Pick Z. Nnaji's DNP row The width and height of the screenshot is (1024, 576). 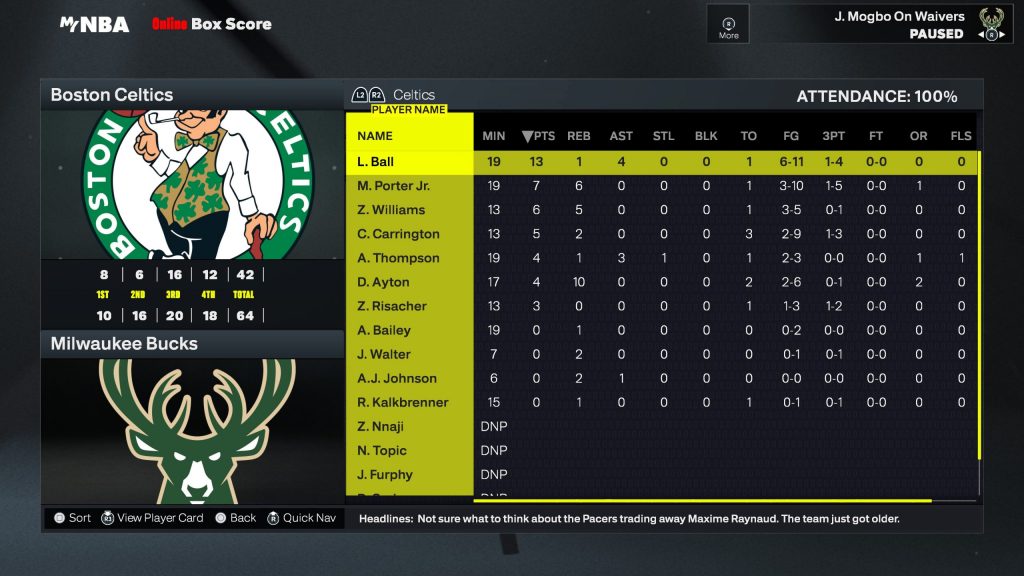[381, 426]
